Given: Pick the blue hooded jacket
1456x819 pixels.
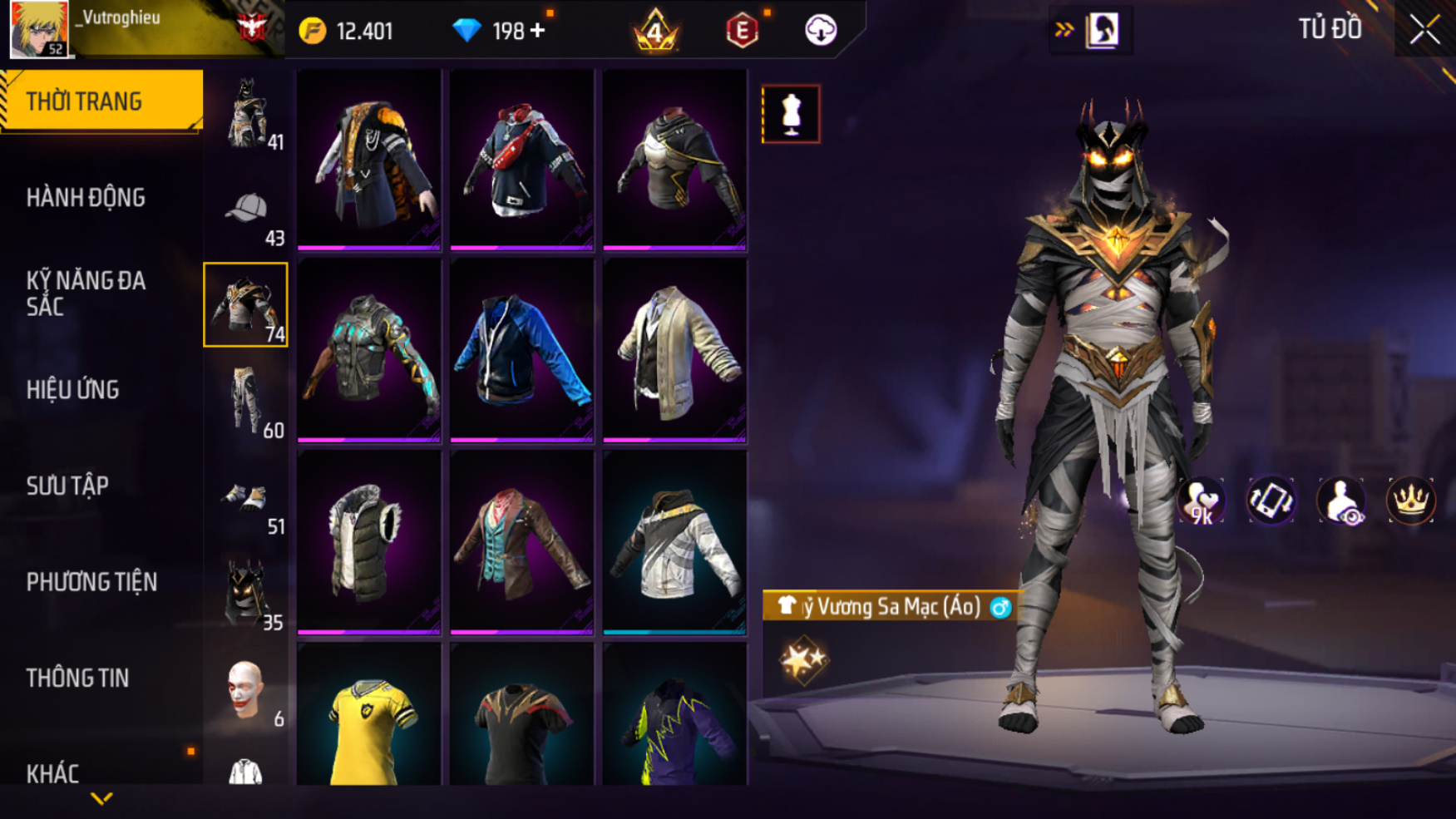Looking at the screenshot, I should (x=521, y=349).
